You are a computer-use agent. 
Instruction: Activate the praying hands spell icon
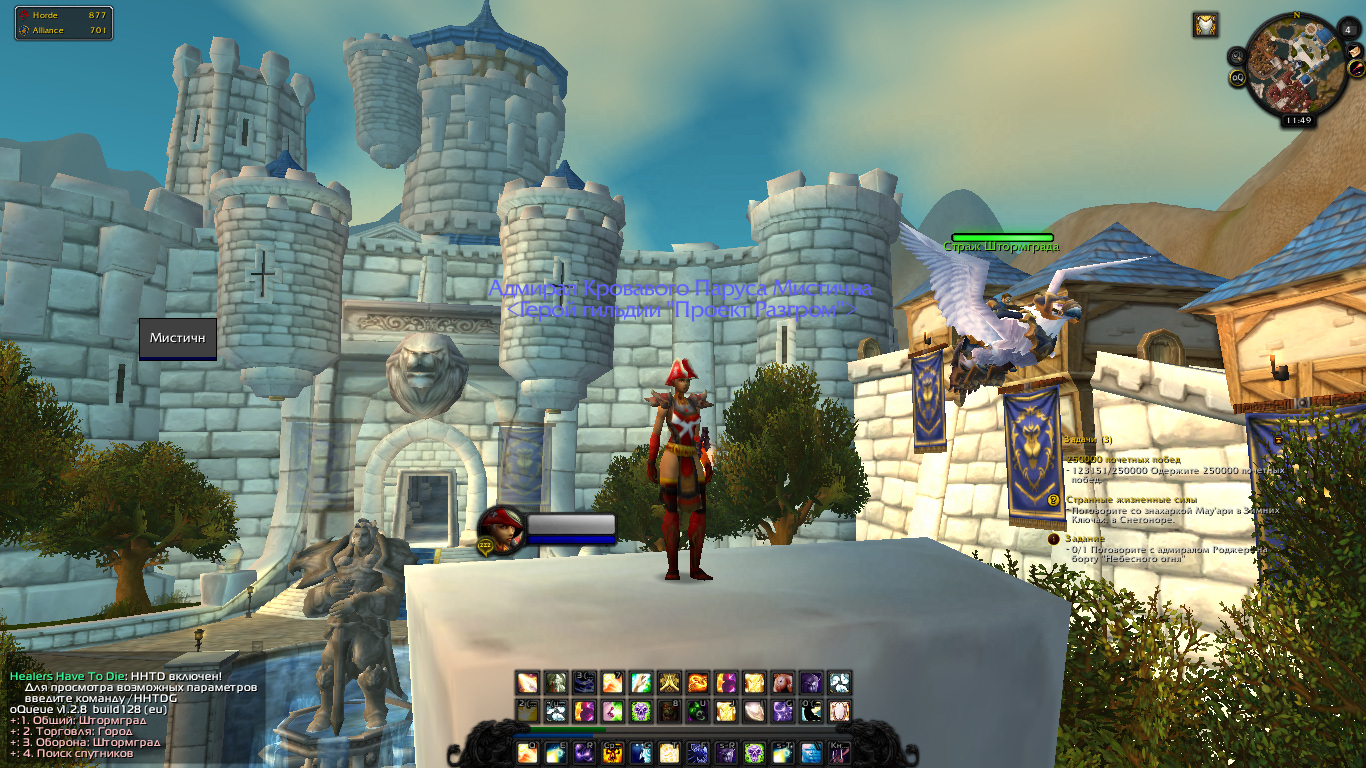point(669,682)
